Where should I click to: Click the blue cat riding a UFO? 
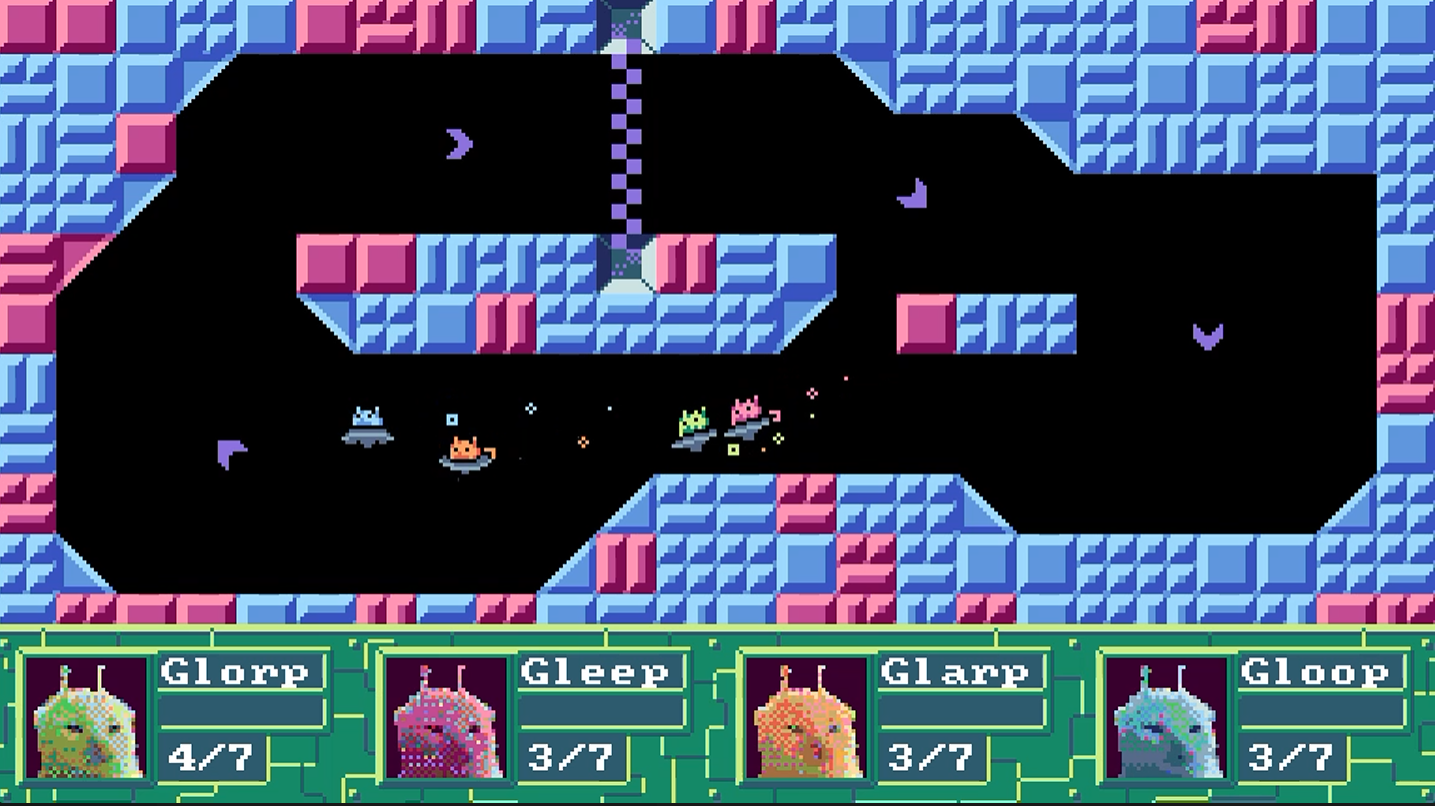point(368,423)
